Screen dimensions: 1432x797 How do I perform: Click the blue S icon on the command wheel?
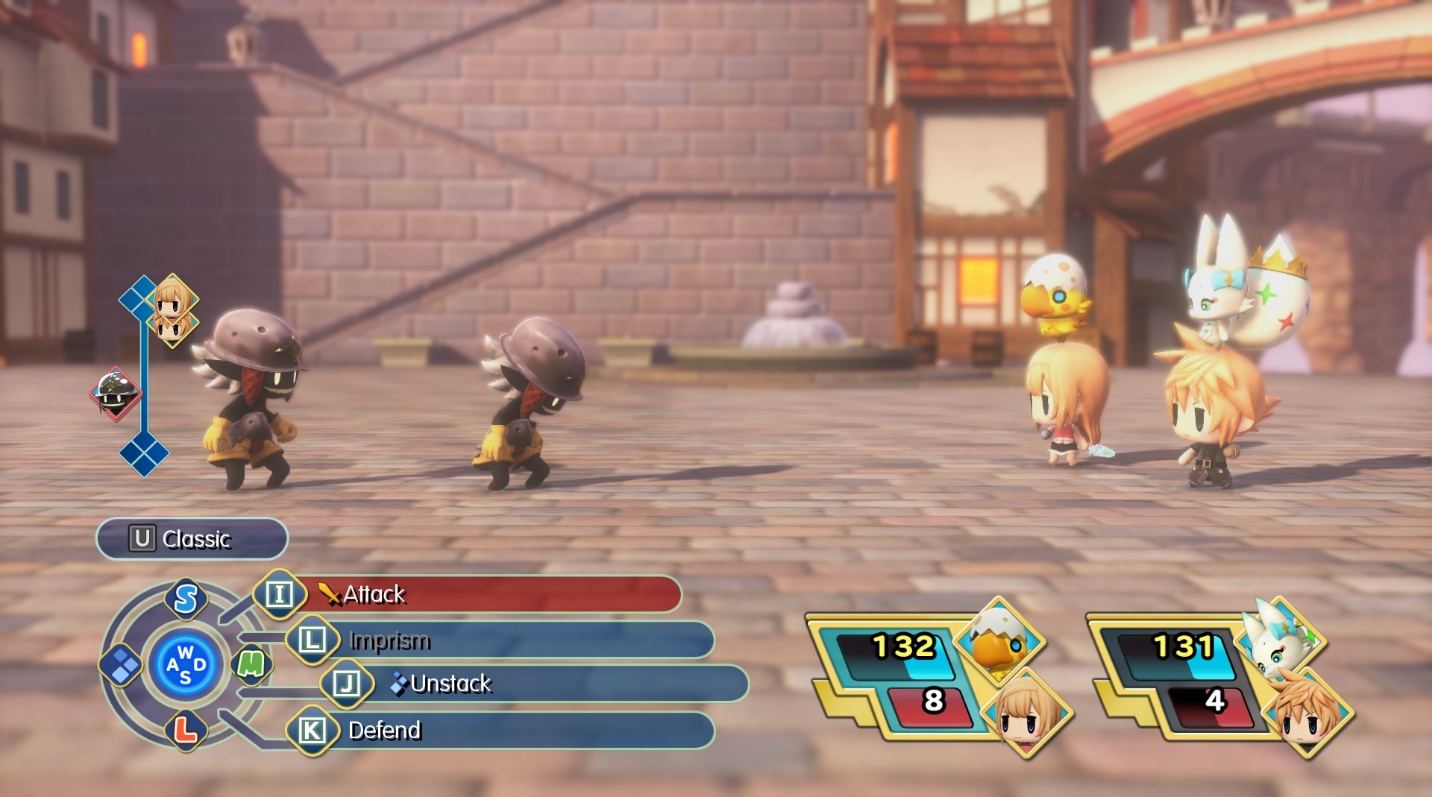tap(186, 599)
